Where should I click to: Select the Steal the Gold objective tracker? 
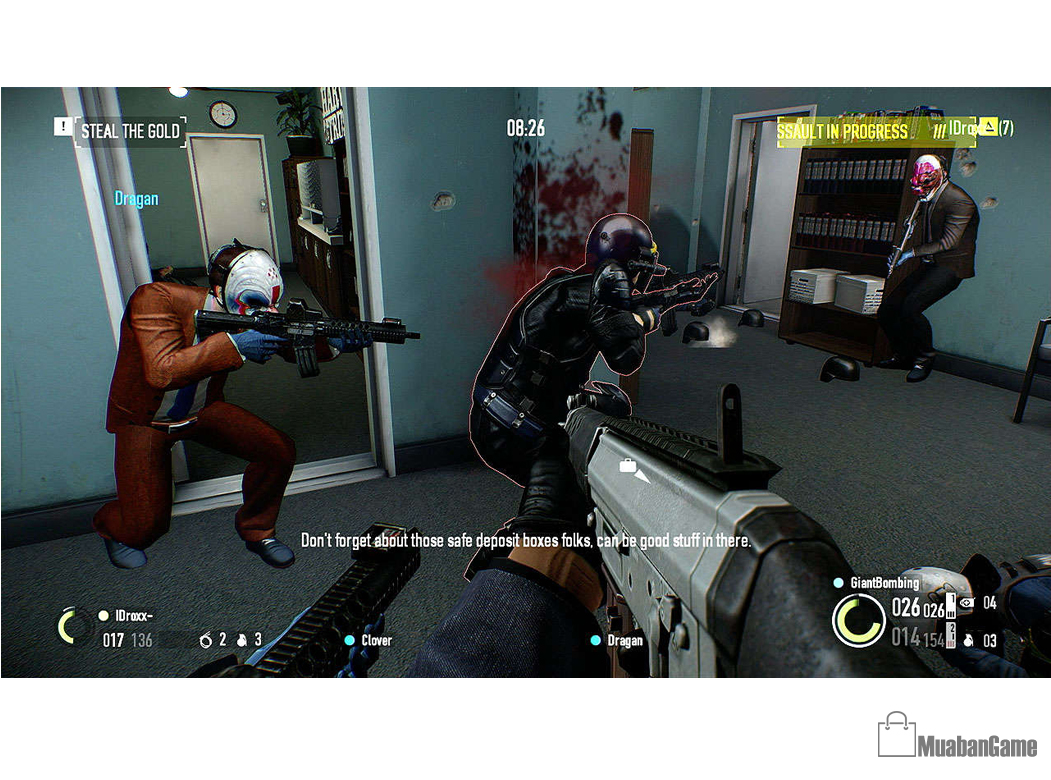pos(130,131)
